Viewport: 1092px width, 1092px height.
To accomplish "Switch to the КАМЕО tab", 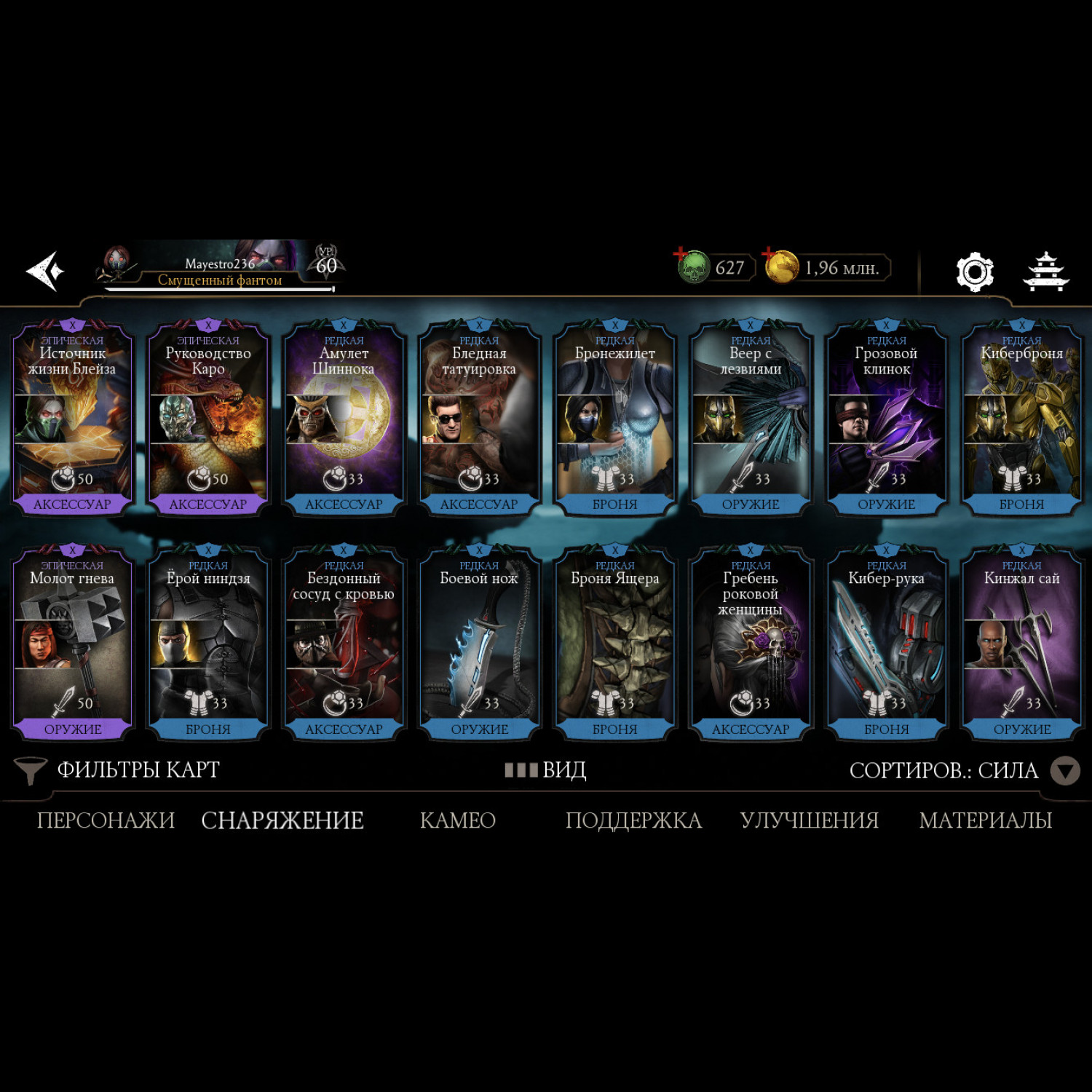I will [x=458, y=820].
